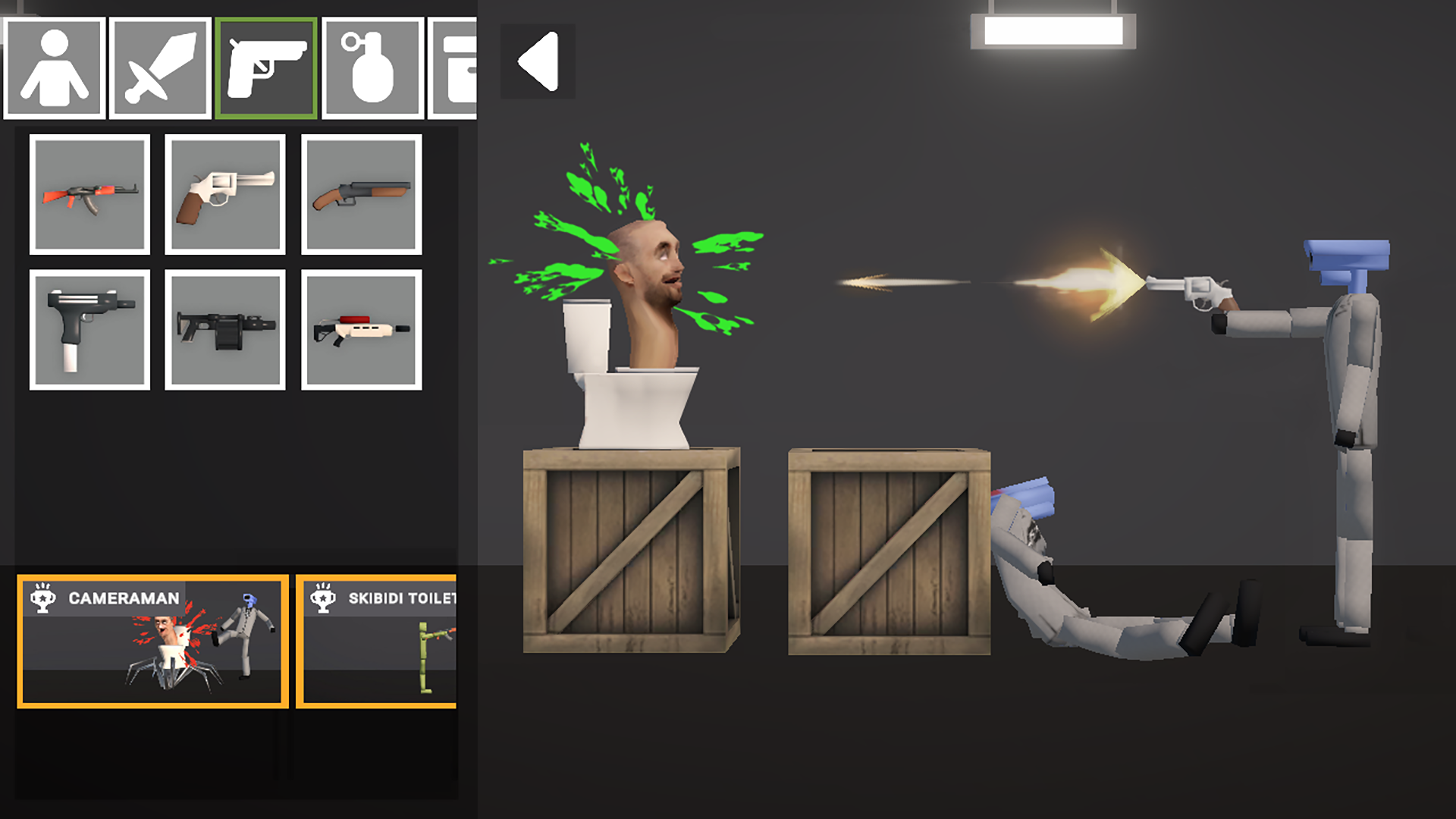Choose the double-barrel shotgun weapon
The height and width of the screenshot is (819, 1456).
coord(362,195)
